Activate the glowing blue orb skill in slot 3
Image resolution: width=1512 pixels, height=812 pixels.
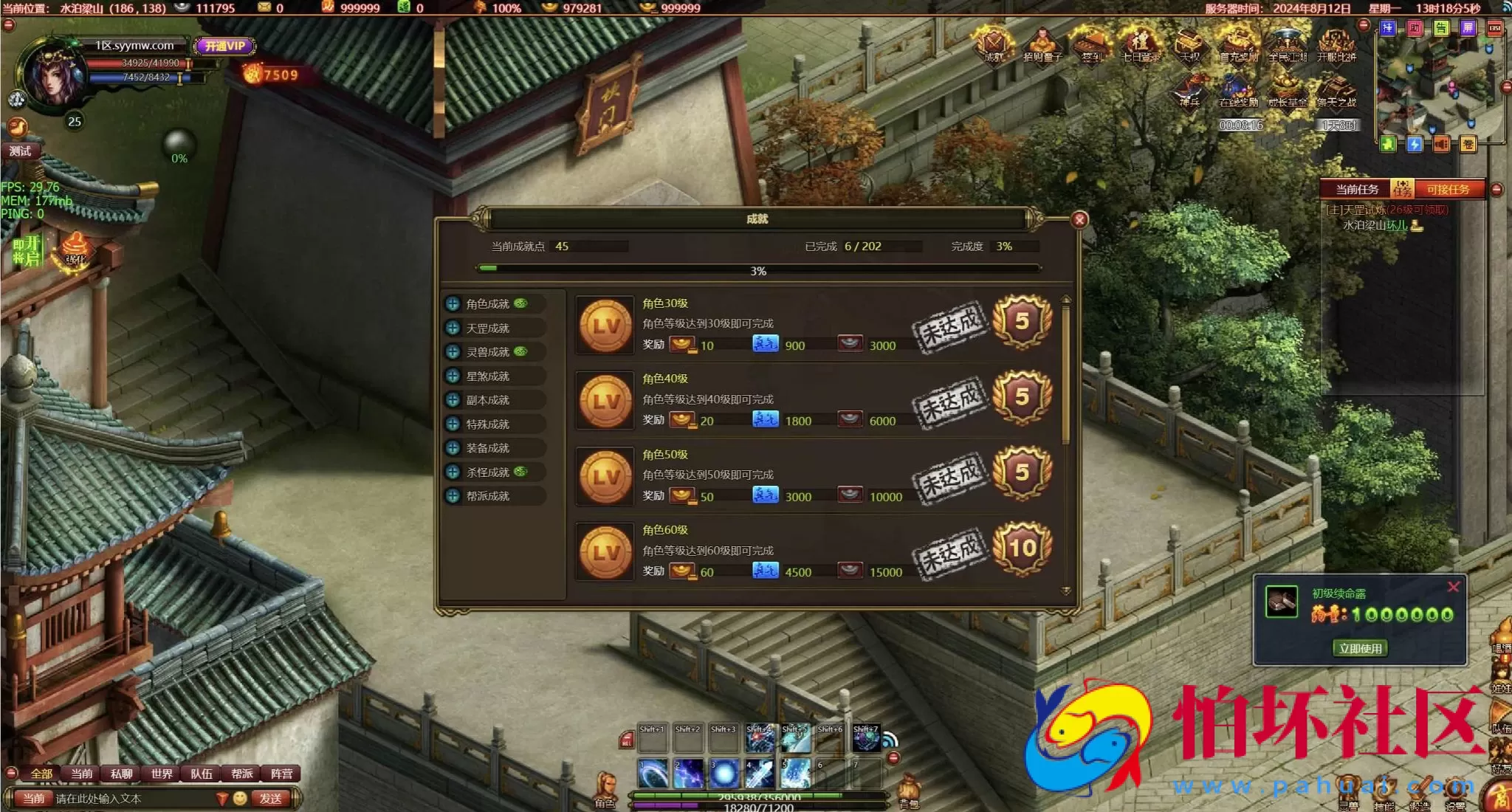[x=724, y=774]
